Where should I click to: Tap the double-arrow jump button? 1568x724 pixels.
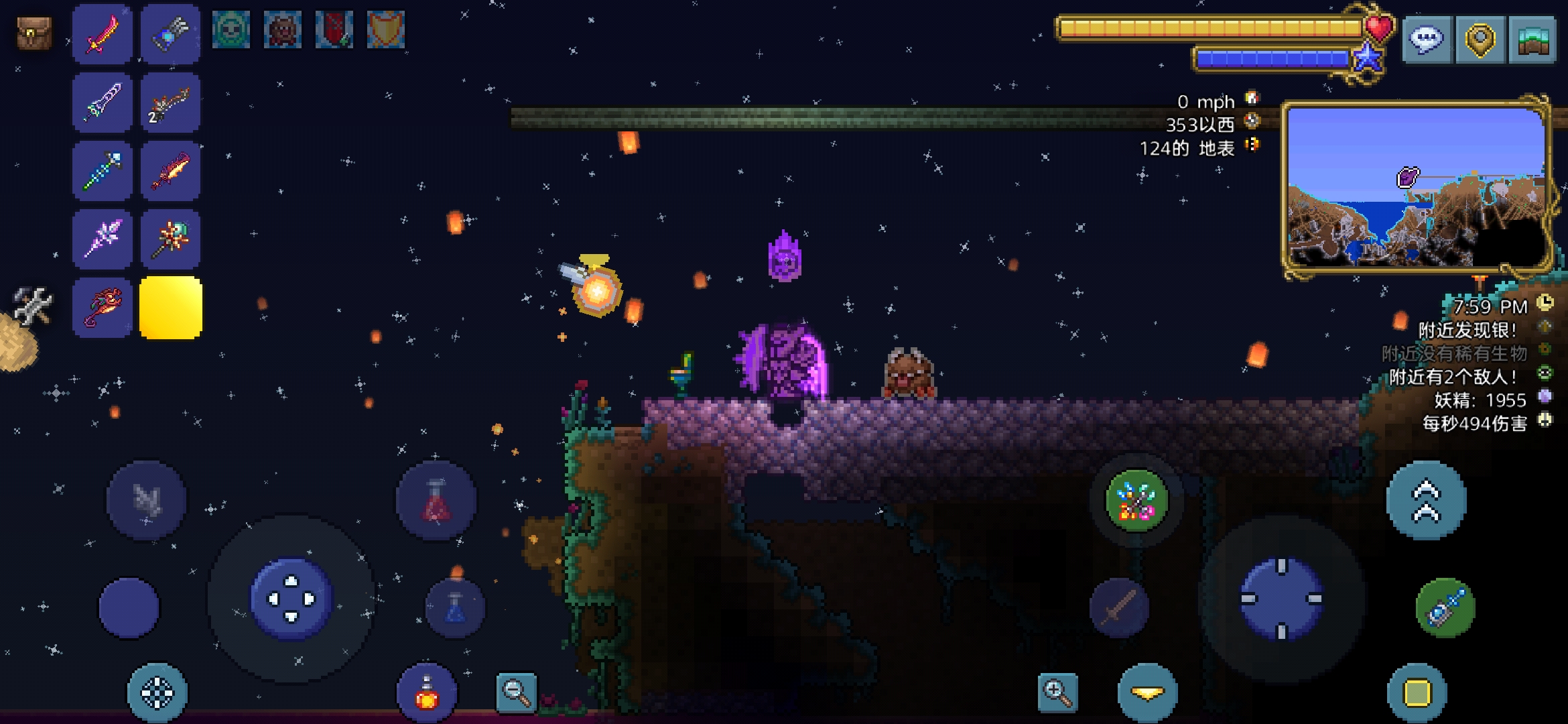[x=1426, y=501]
